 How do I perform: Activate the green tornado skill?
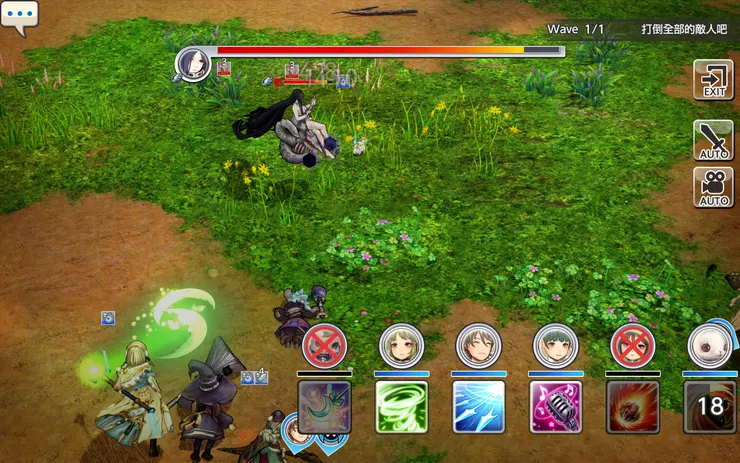tap(401, 406)
